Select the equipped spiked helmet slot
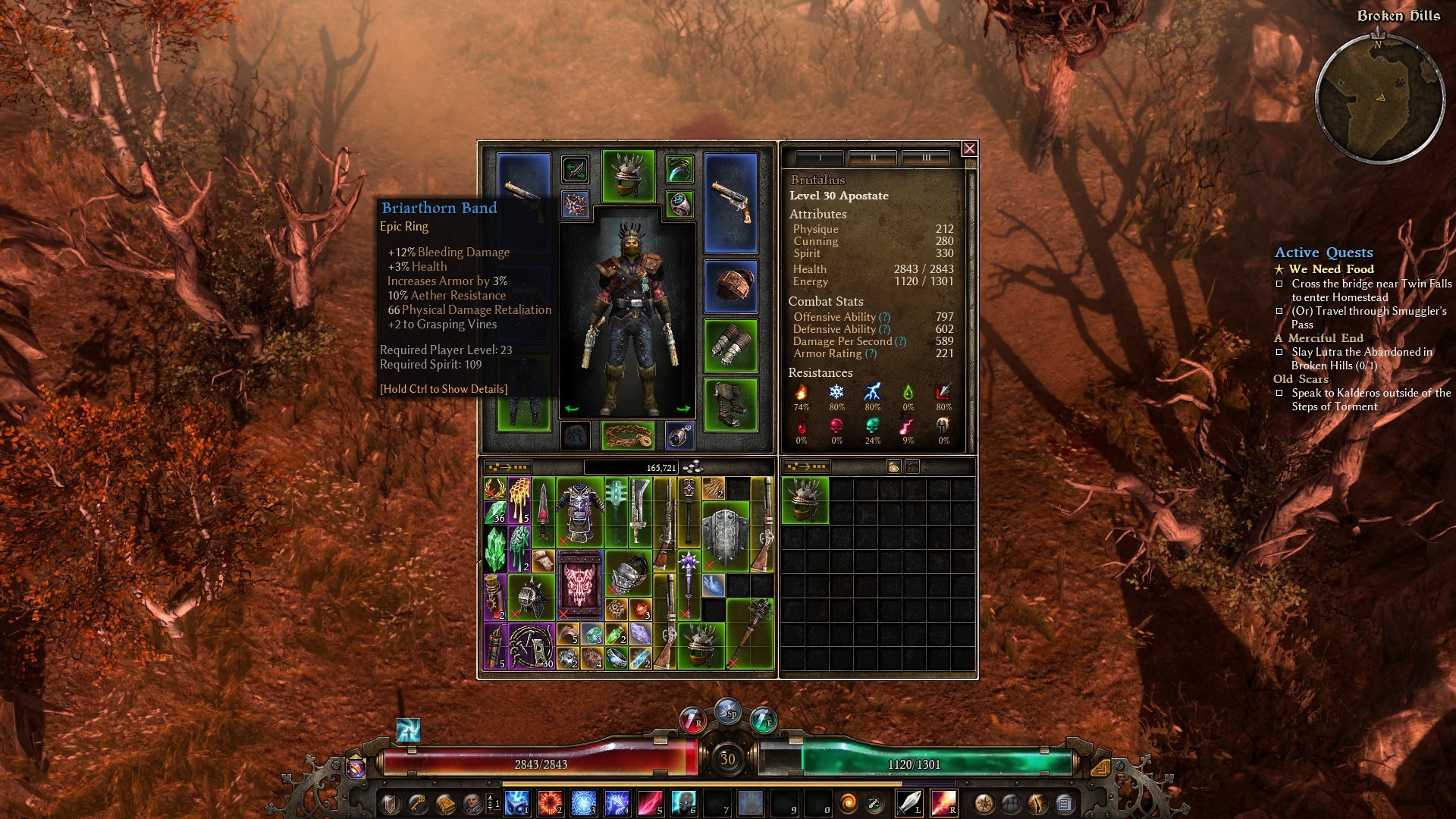This screenshot has height=819, width=1456. pyautogui.click(x=628, y=176)
